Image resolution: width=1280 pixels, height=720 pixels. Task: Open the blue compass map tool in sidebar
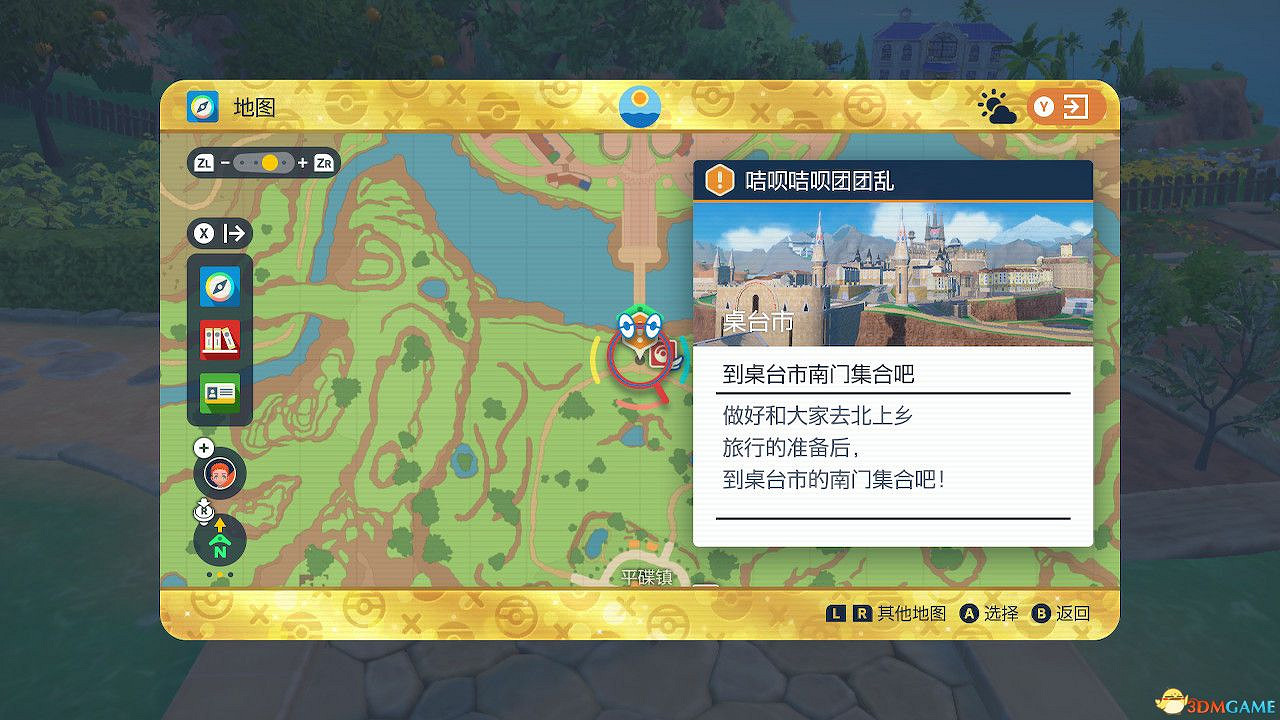click(219, 287)
